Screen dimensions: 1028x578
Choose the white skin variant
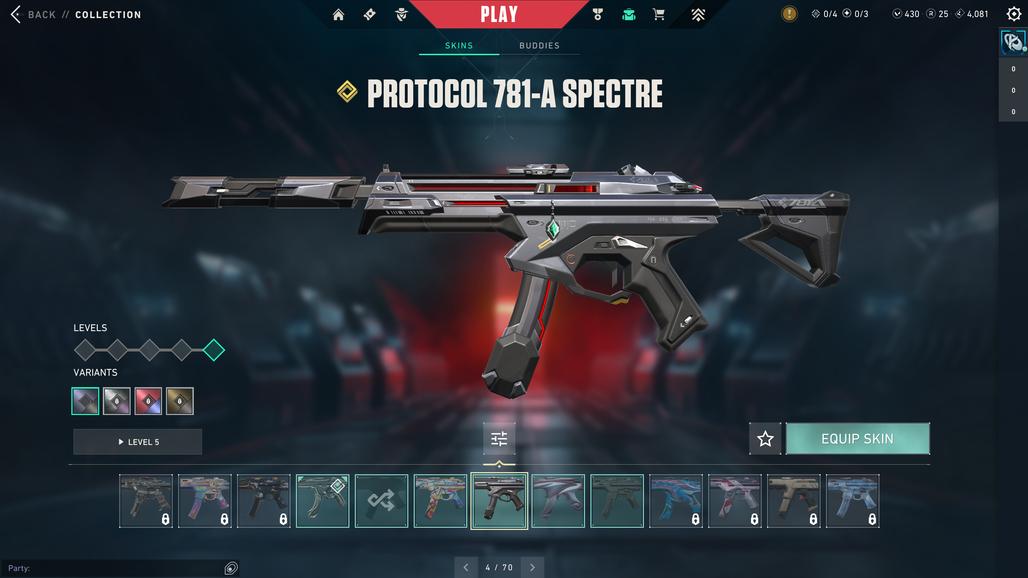(117, 401)
